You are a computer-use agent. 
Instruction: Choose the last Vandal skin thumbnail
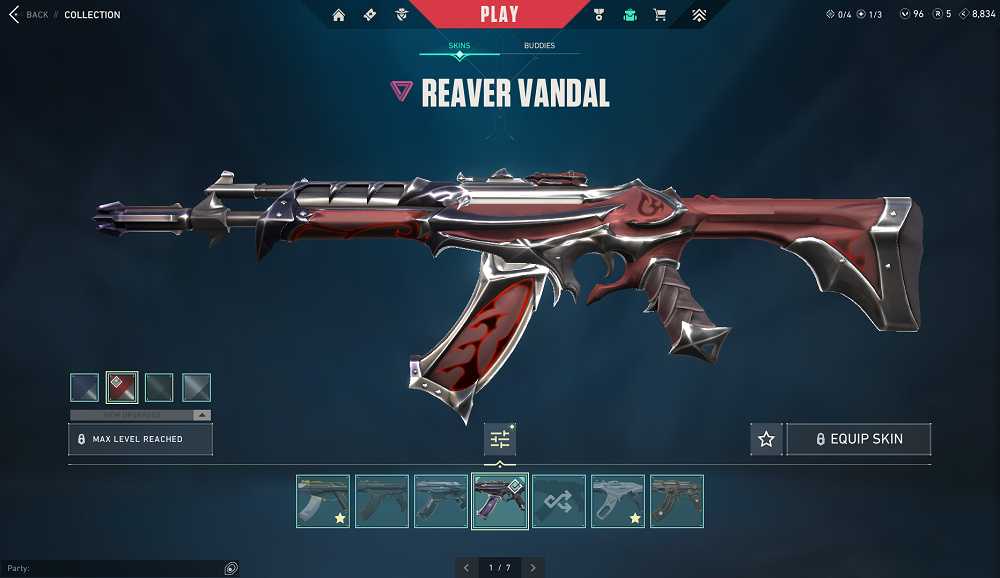pyautogui.click(x=677, y=501)
